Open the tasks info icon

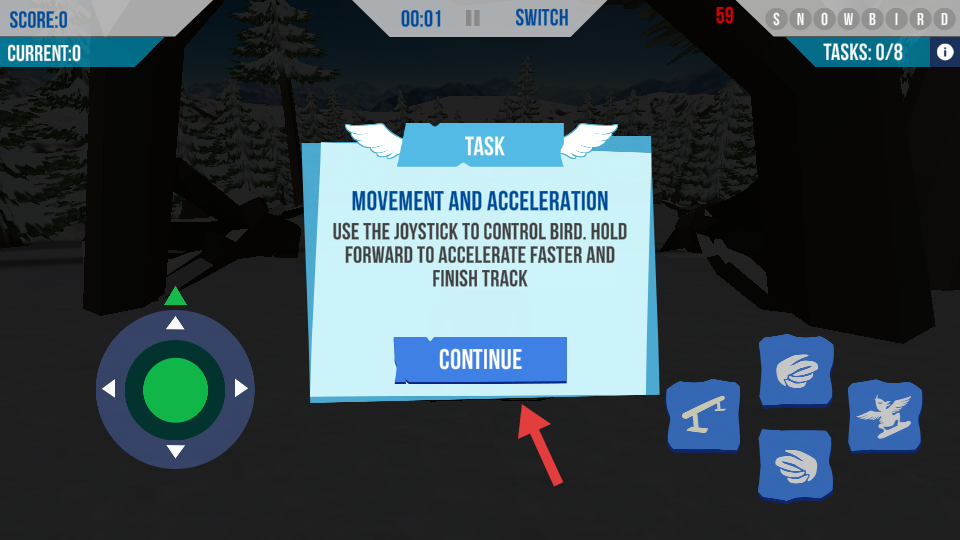coord(944,52)
